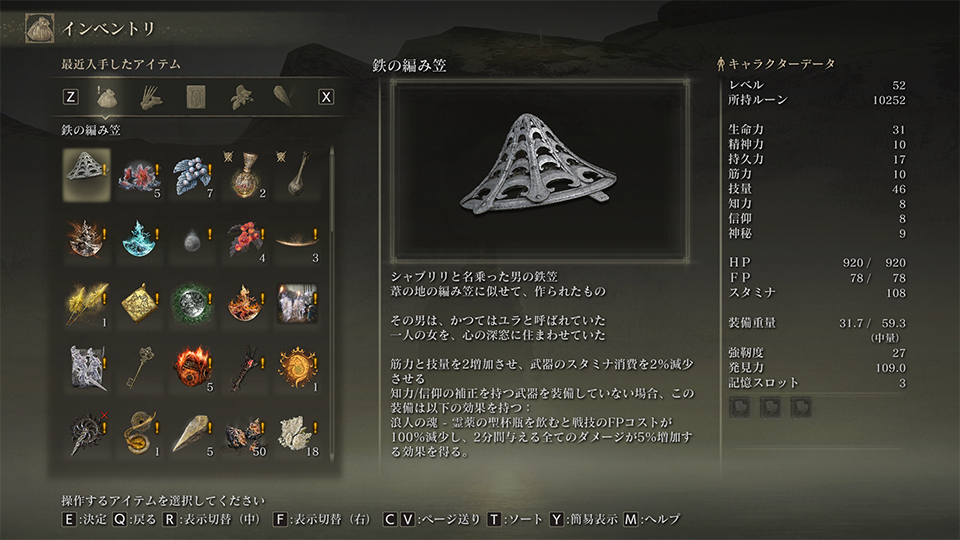The image size is (960, 540).
Task: Select the red berries branch item
Action: (246, 237)
